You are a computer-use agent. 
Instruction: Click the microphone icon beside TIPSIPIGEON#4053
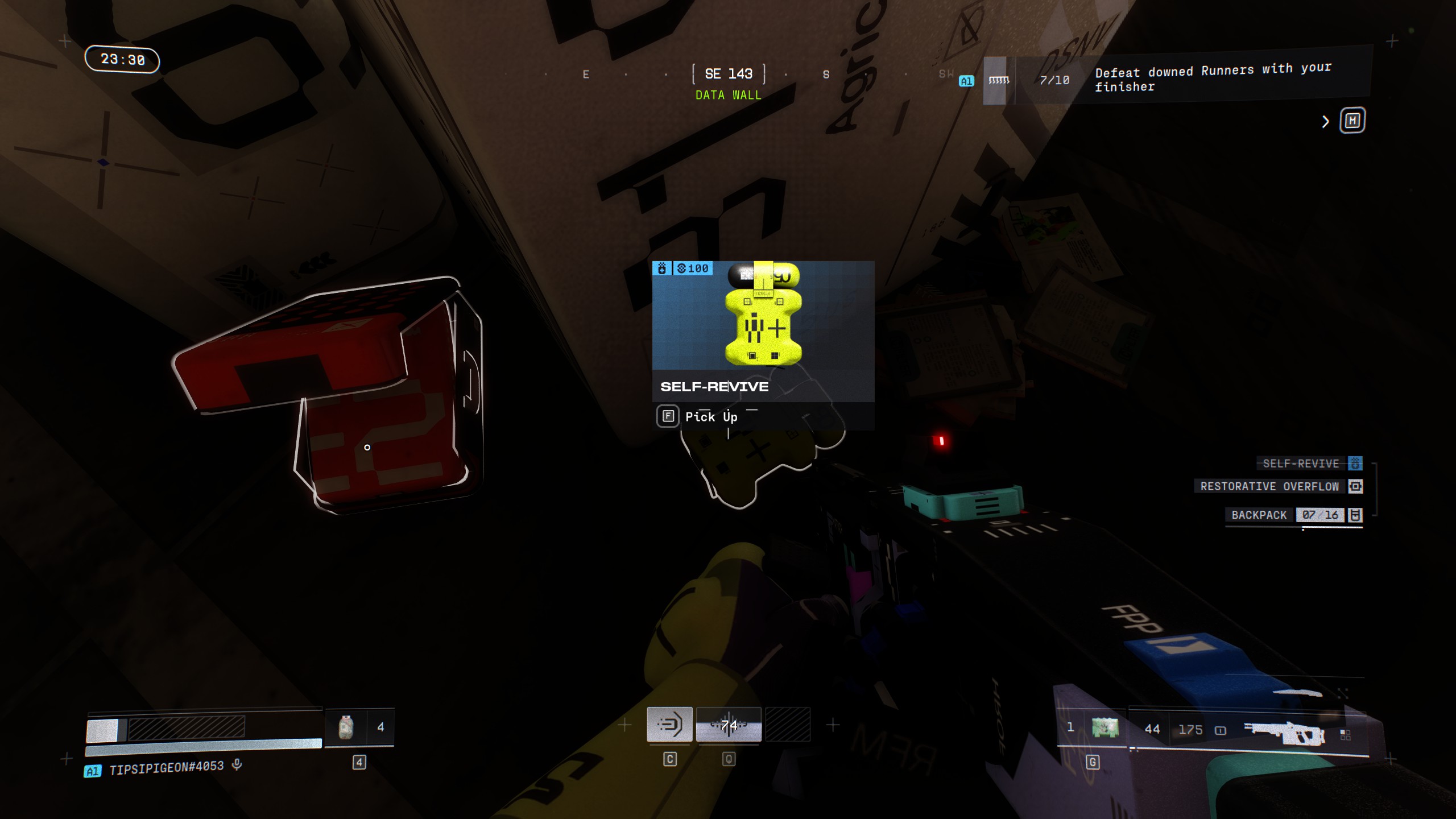237,766
